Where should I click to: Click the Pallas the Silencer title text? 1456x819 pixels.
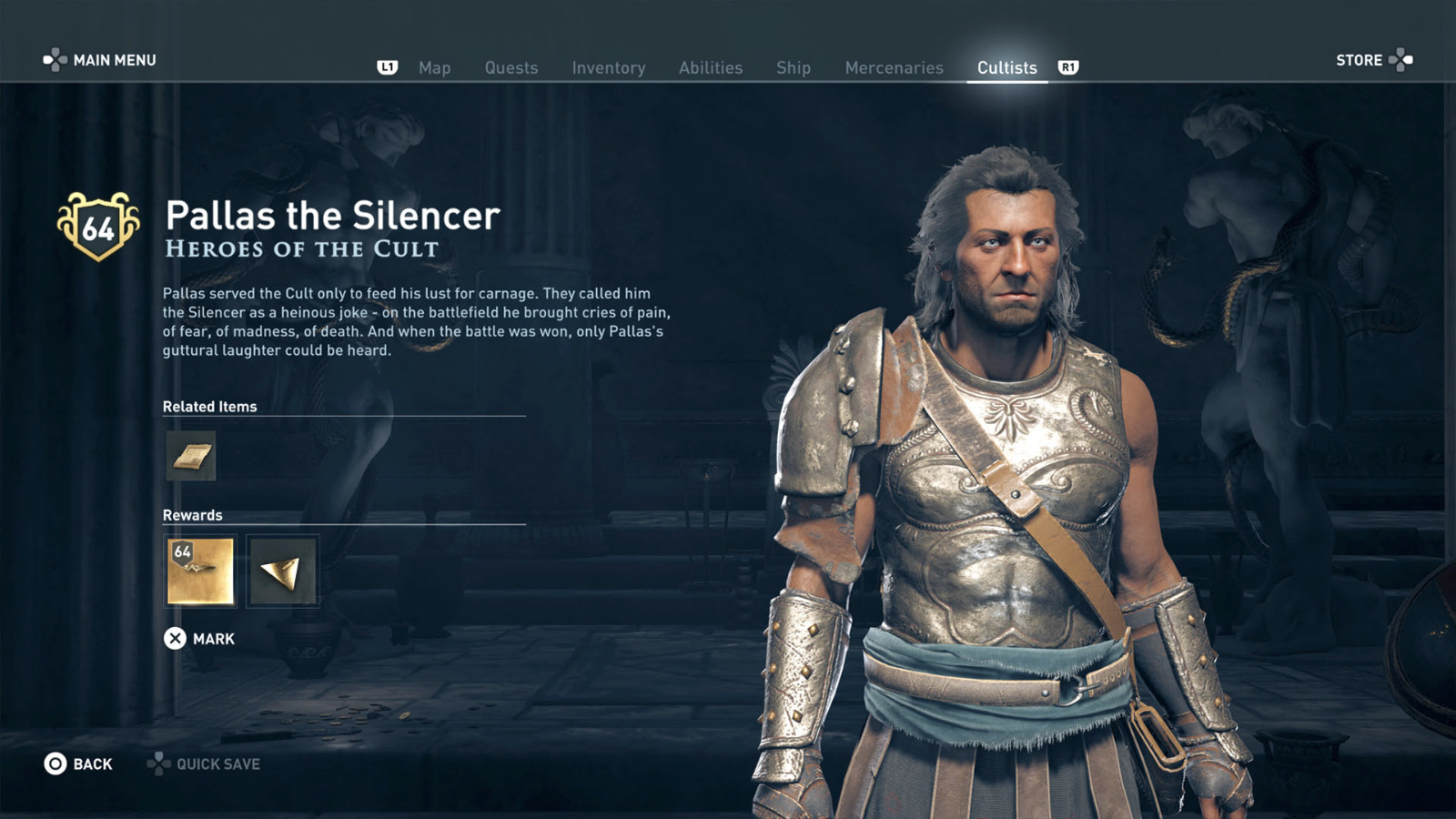331,217
